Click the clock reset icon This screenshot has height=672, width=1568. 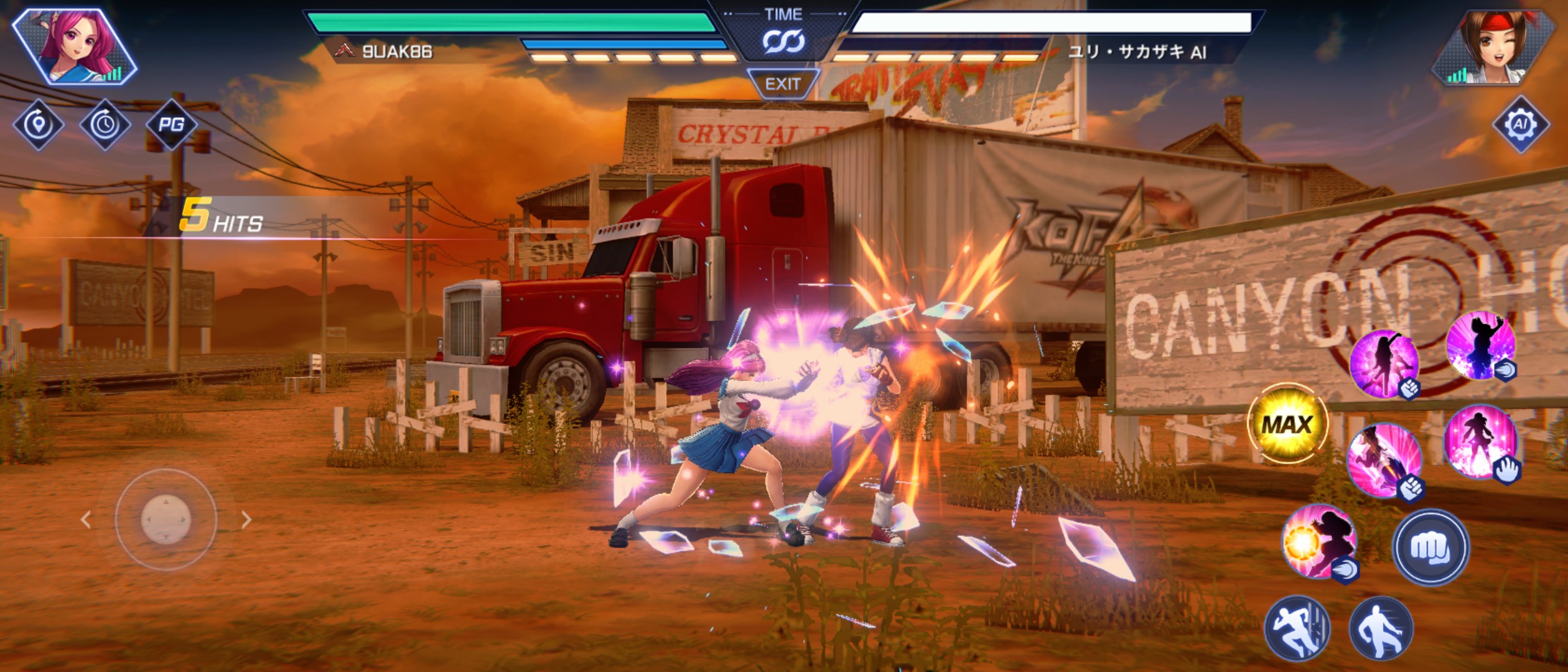coord(105,124)
